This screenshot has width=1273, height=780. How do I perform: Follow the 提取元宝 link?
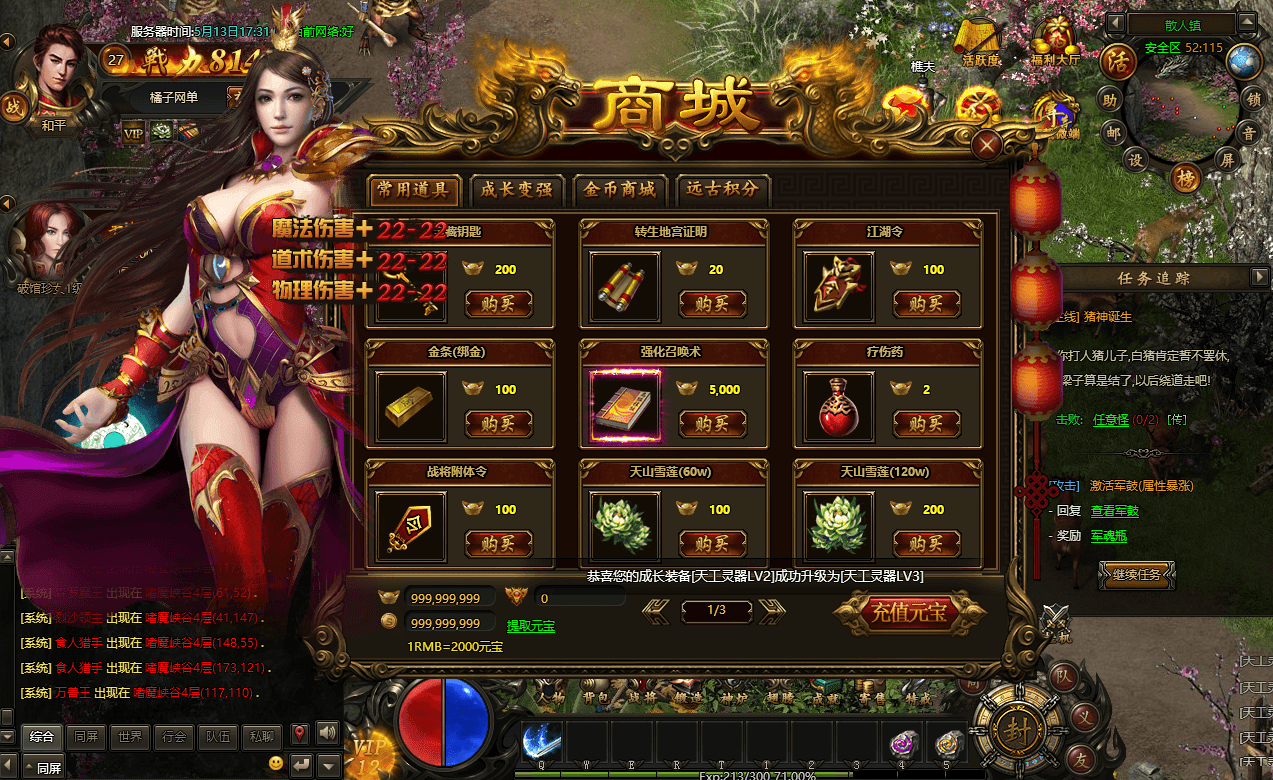pyautogui.click(x=530, y=626)
